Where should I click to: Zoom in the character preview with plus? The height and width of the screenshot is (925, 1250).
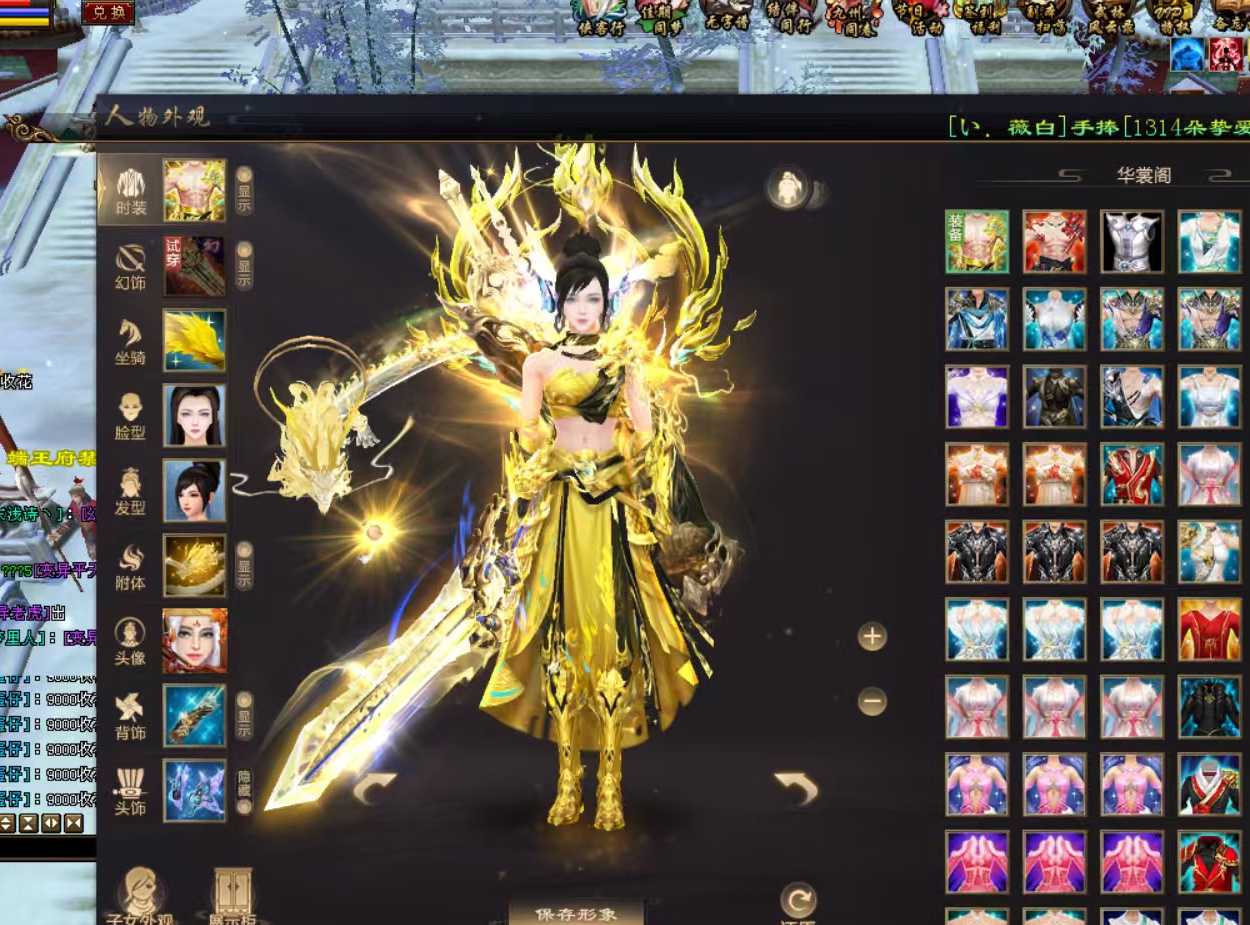872,636
